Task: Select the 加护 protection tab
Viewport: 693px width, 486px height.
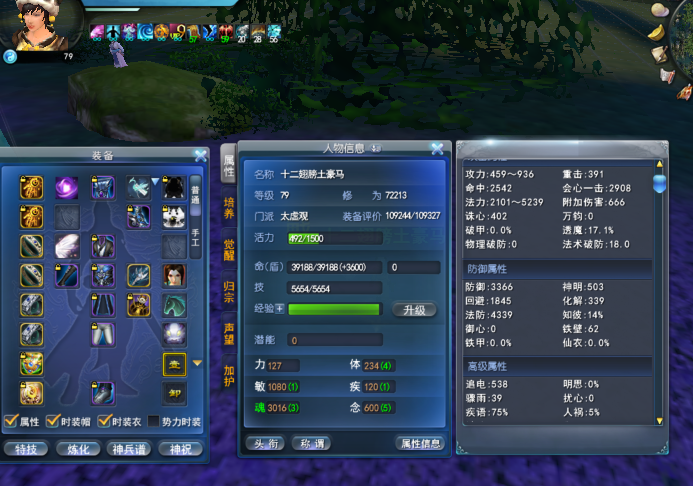Action: (x=228, y=374)
